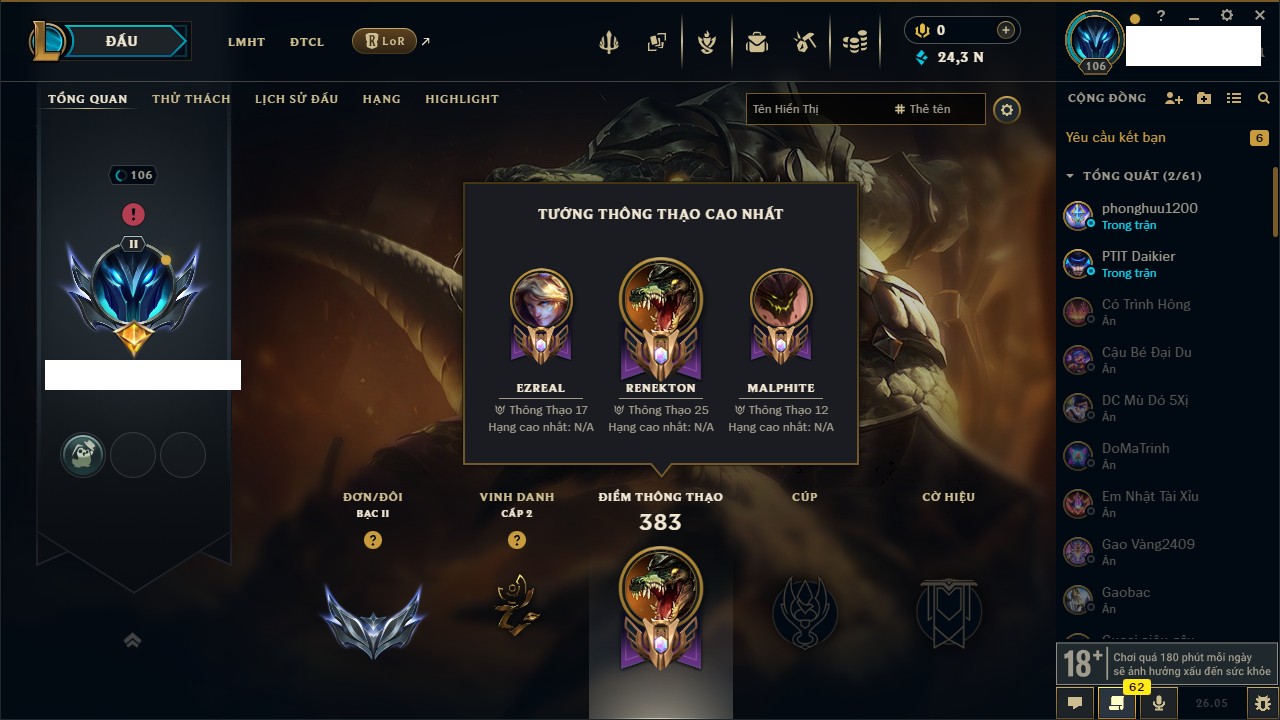Image resolution: width=1280 pixels, height=720 pixels.
Task: Select the ĐƠN/ĐÔI silver rank emblem
Action: pos(373,618)
